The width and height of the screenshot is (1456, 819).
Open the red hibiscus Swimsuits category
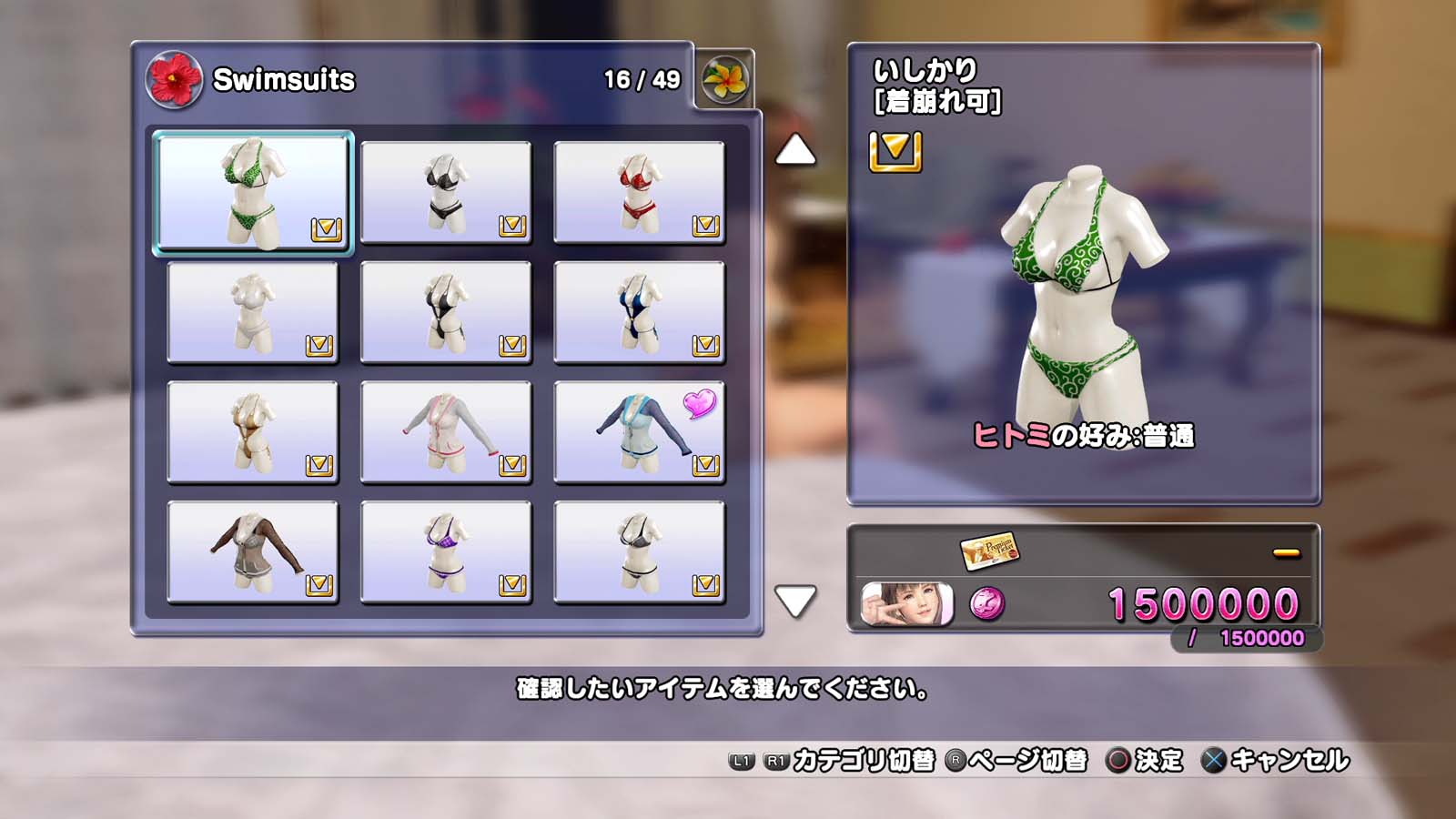(x=174, y=79)
